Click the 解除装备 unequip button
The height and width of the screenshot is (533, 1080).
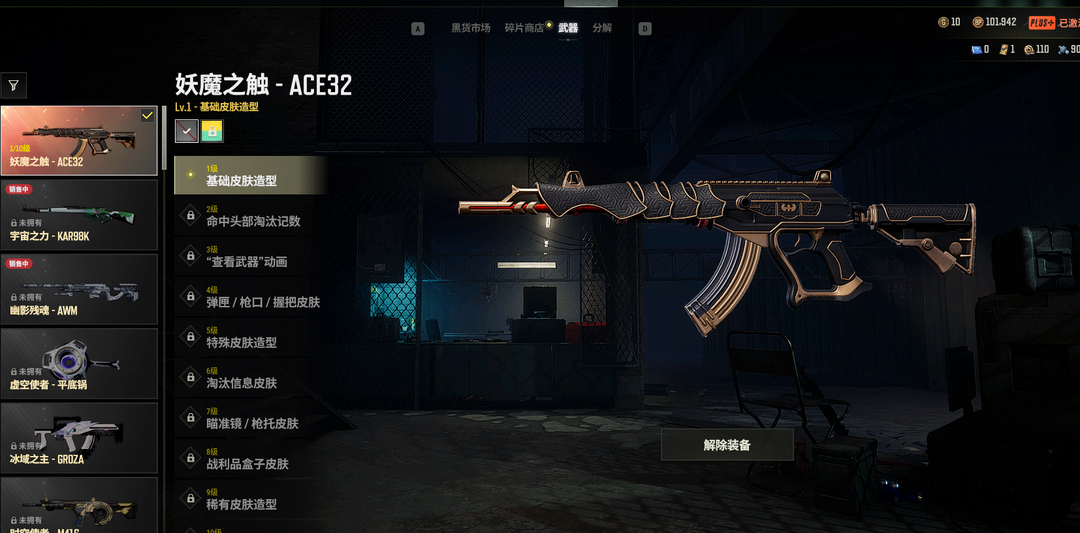[727, 445]
